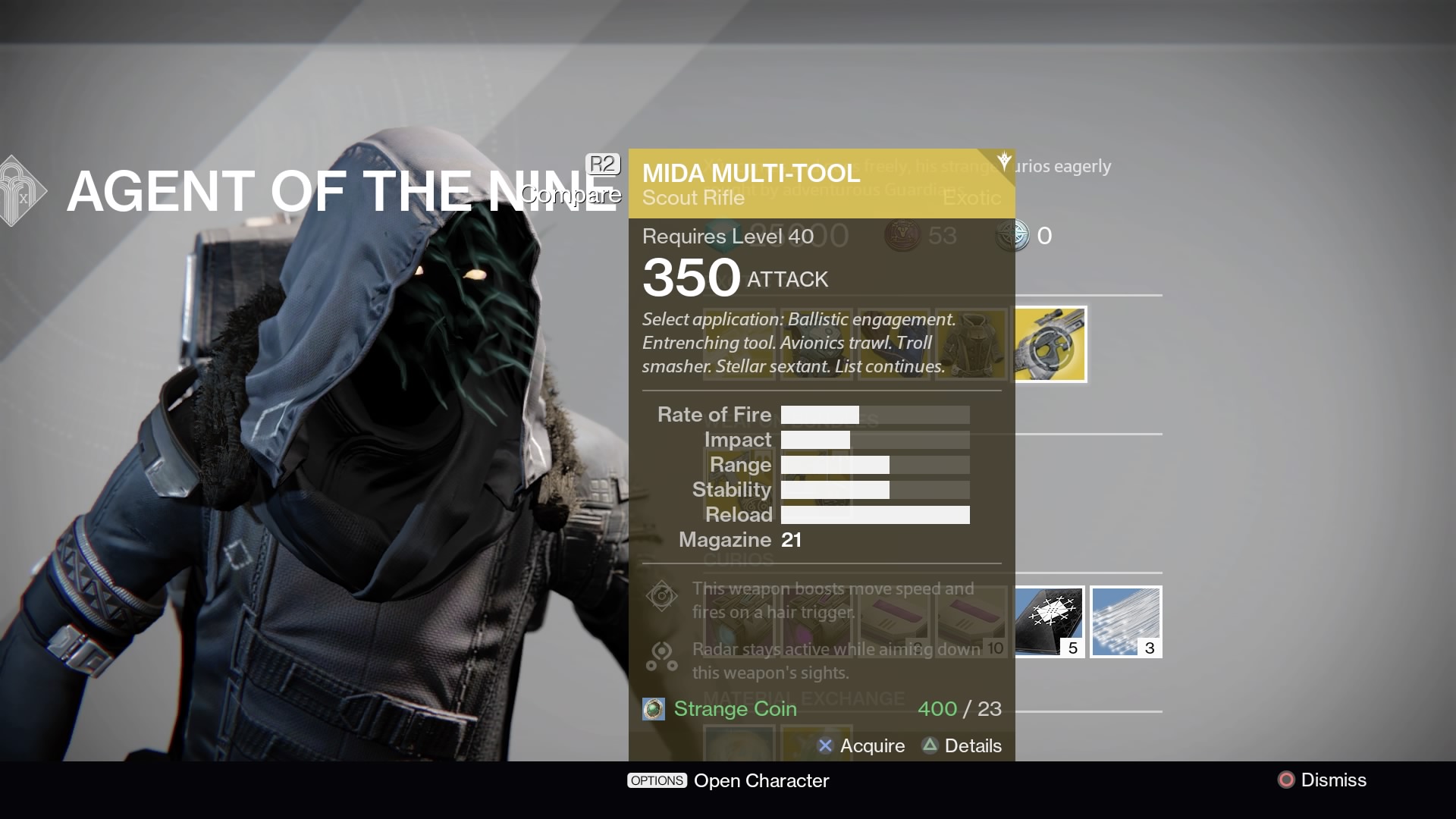Click the green triangle Details icon
Viewport: 1456px width, 819px height.
pyautogui.click(x=930, y=746)
